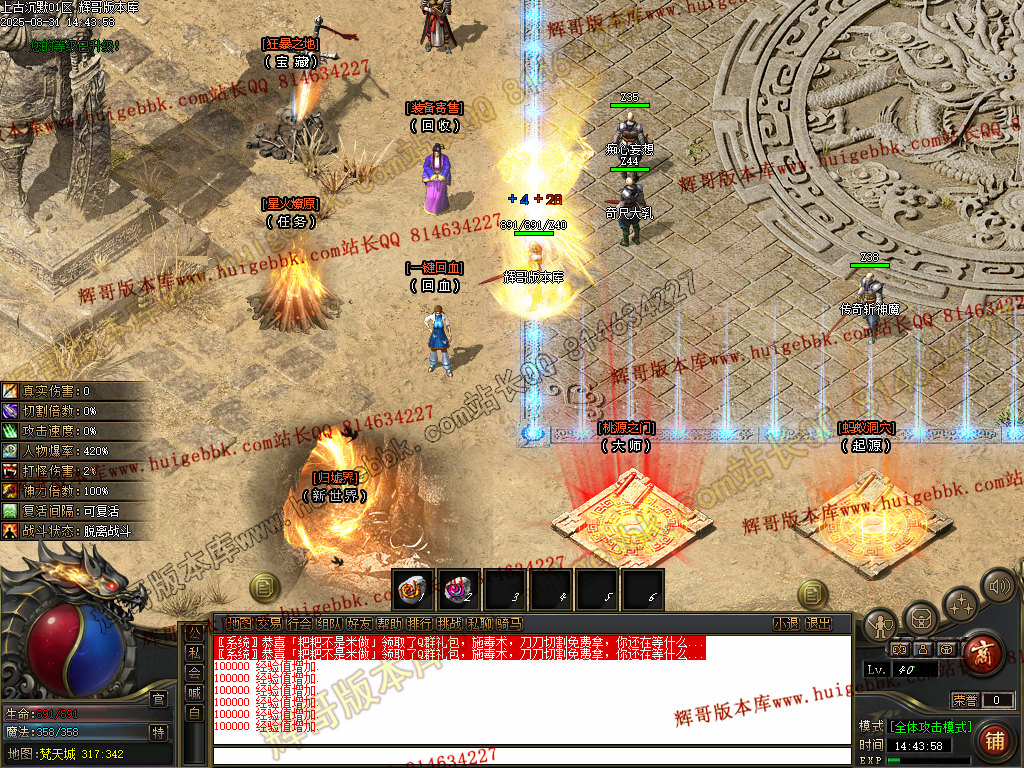Click the 小退 logout button

pos(786,623)
